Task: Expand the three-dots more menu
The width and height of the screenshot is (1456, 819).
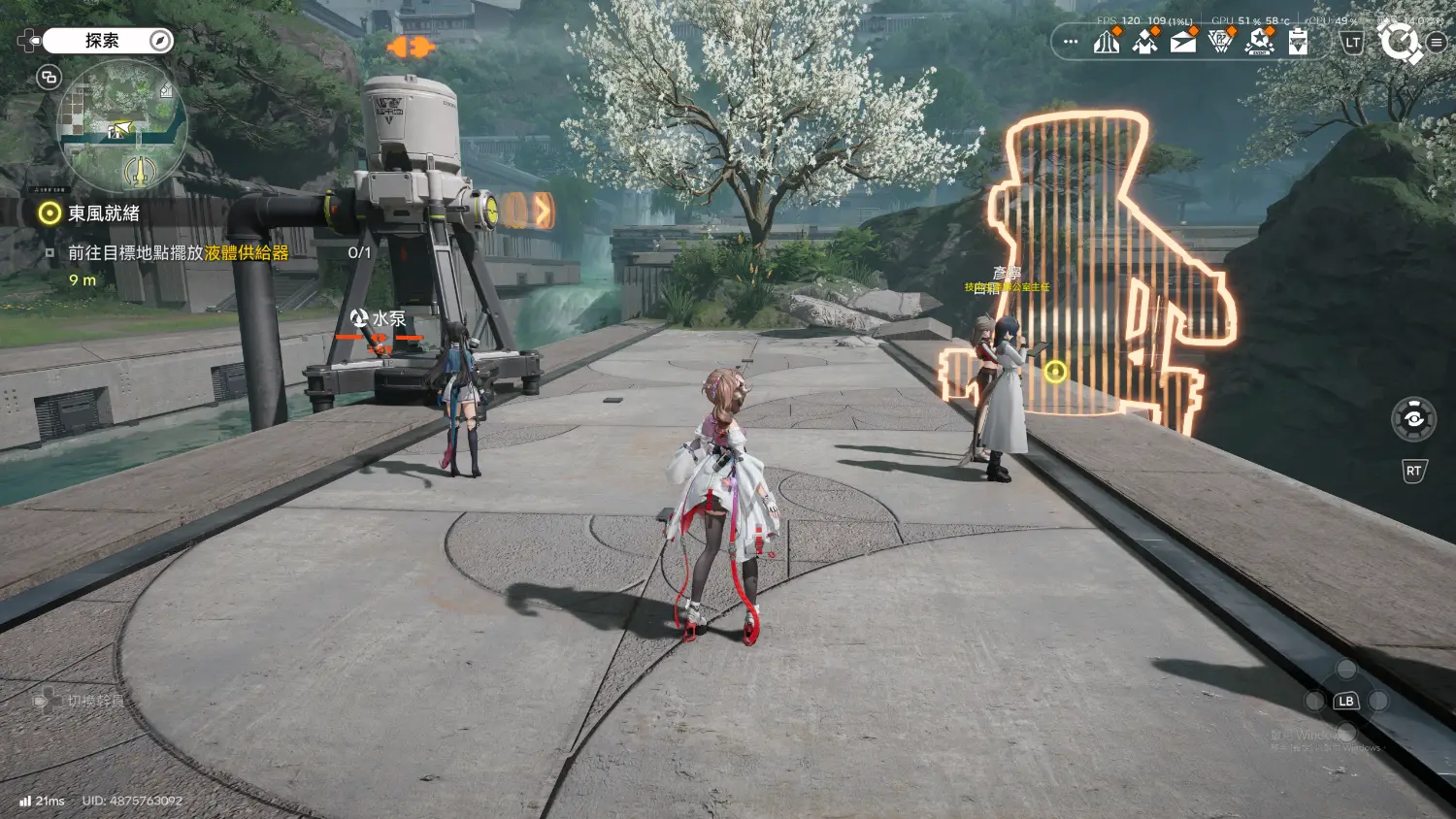Action: [x=1071, y=42]
